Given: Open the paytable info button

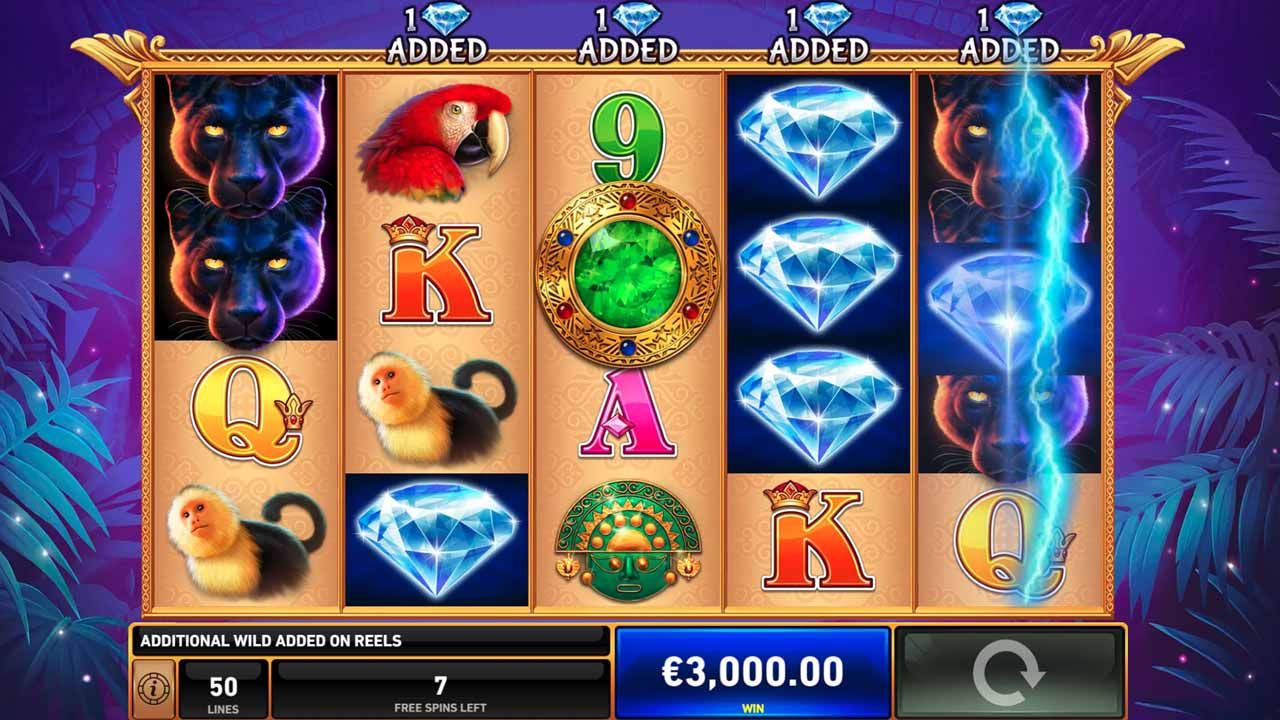Looking at the screenshot, I should pos(154,689).
